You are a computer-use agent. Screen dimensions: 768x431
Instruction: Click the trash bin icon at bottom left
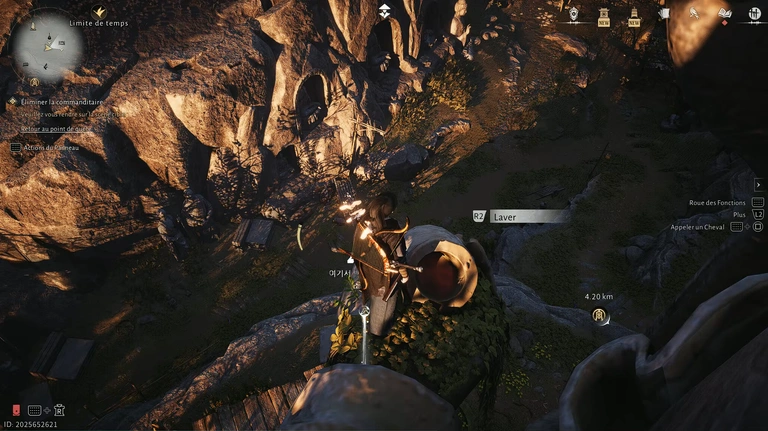[59, 410]
